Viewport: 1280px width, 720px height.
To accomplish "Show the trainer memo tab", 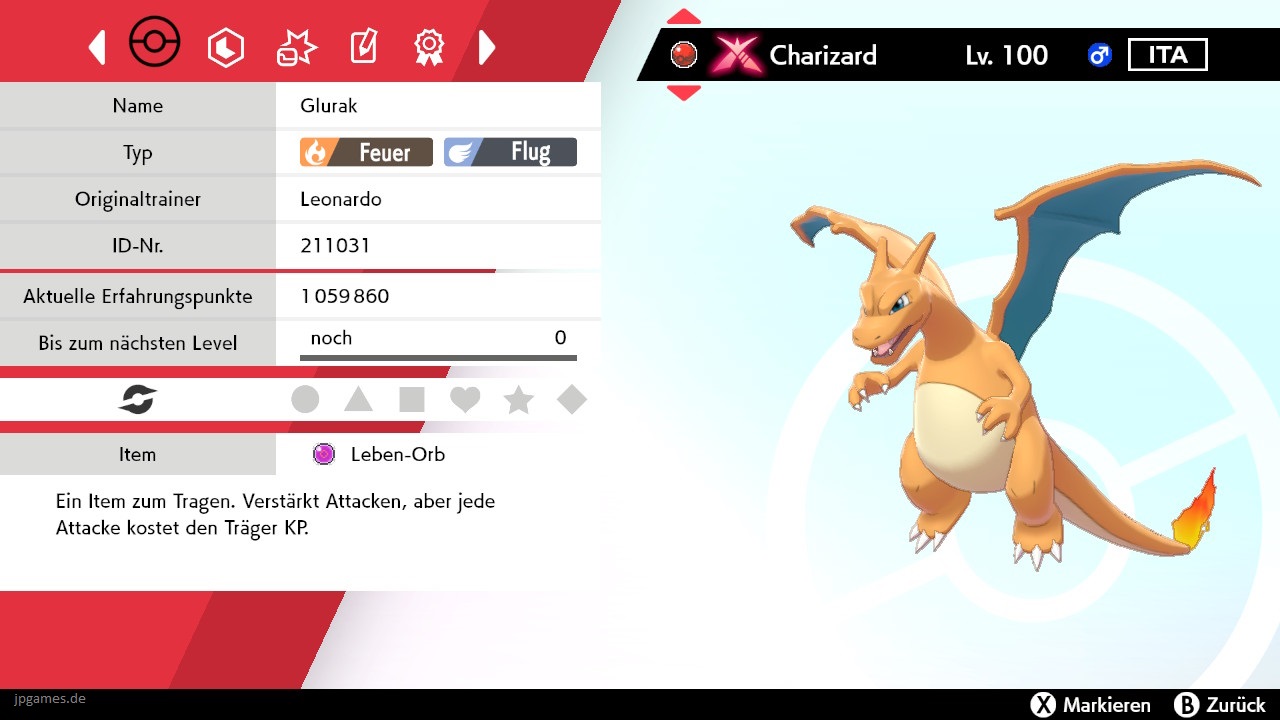I will [363, 47].
